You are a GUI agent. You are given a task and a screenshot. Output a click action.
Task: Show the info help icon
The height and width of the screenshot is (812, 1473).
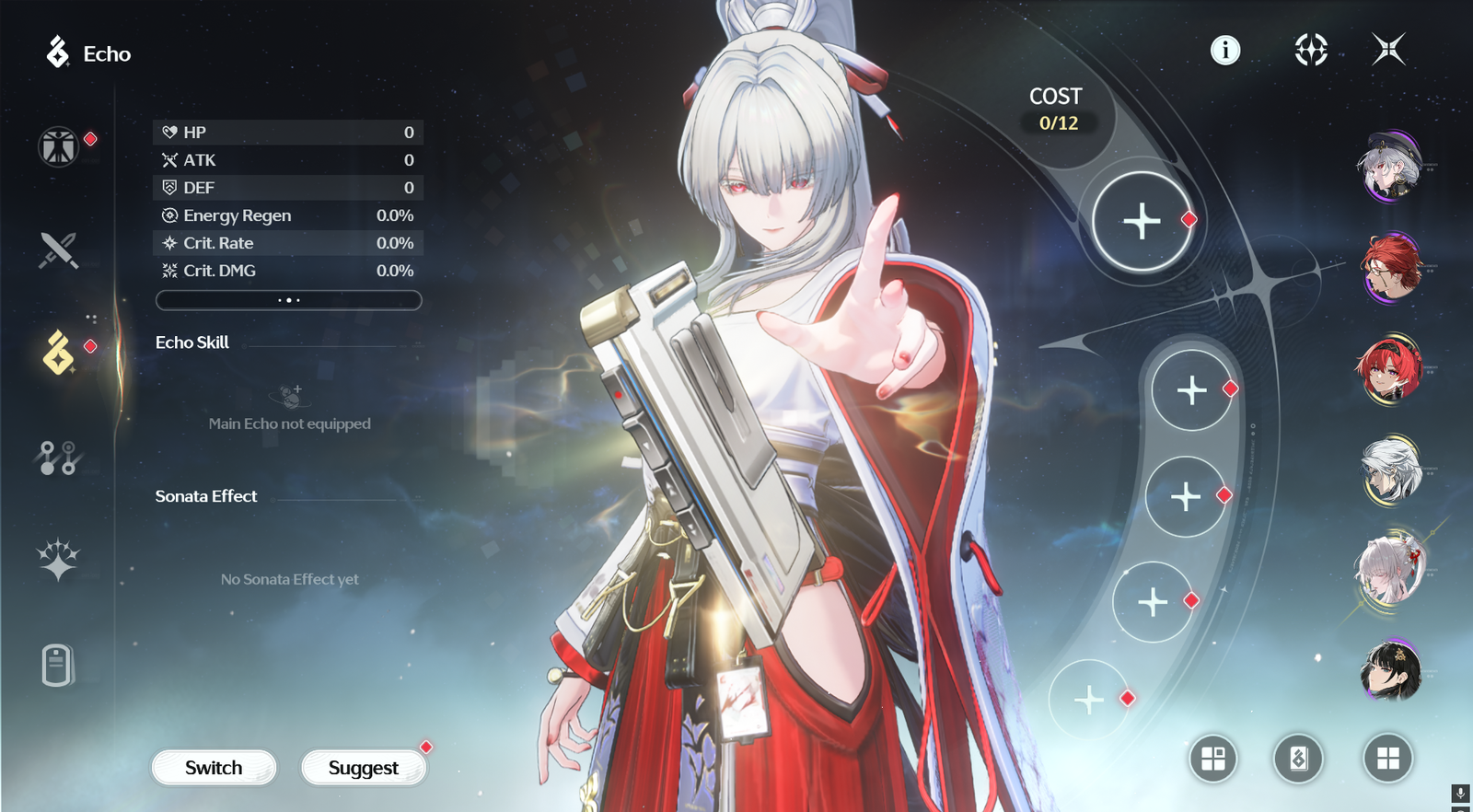1225,50
